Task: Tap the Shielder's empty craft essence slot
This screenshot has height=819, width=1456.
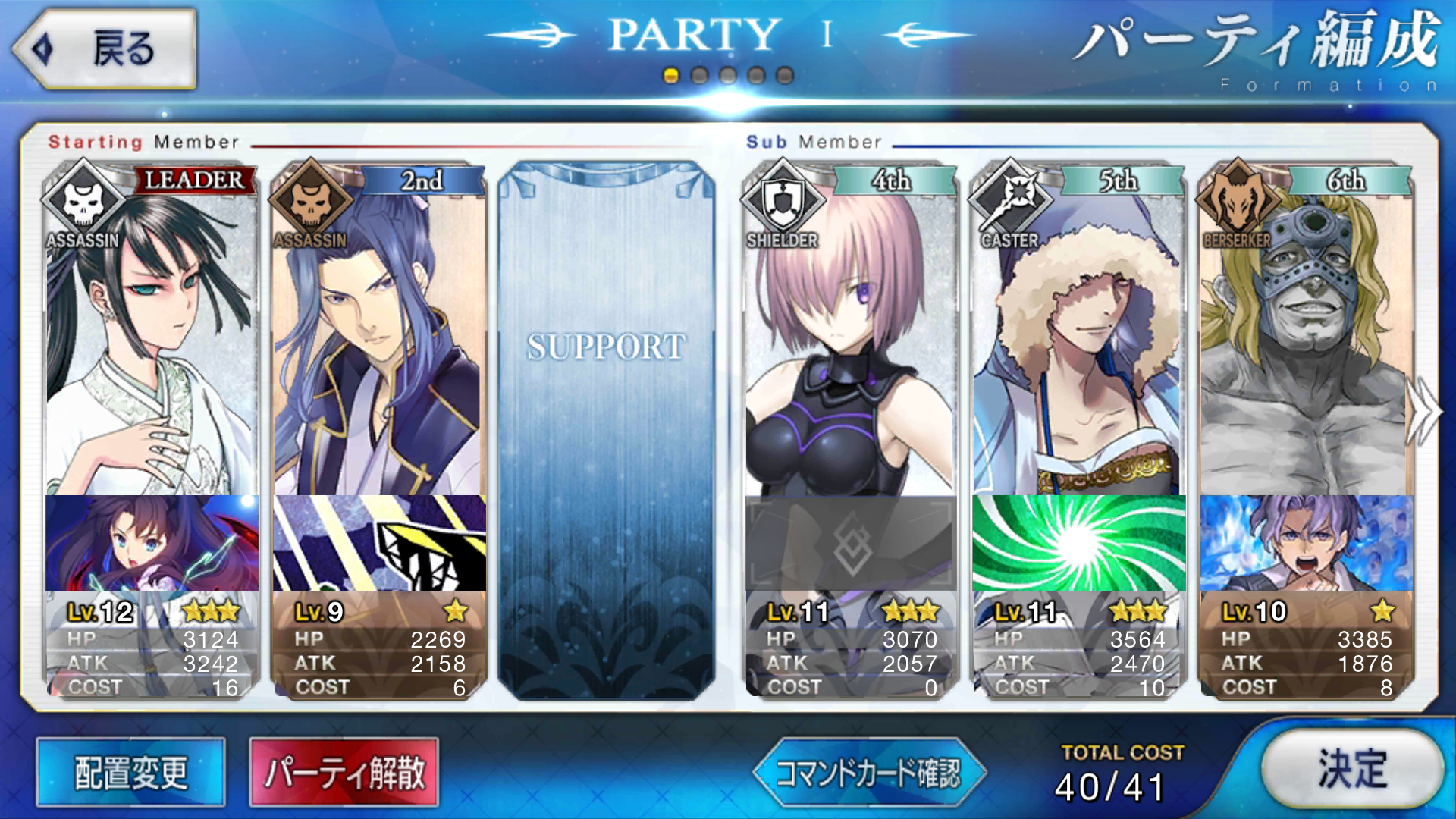Action: click(x=850, y=544)
